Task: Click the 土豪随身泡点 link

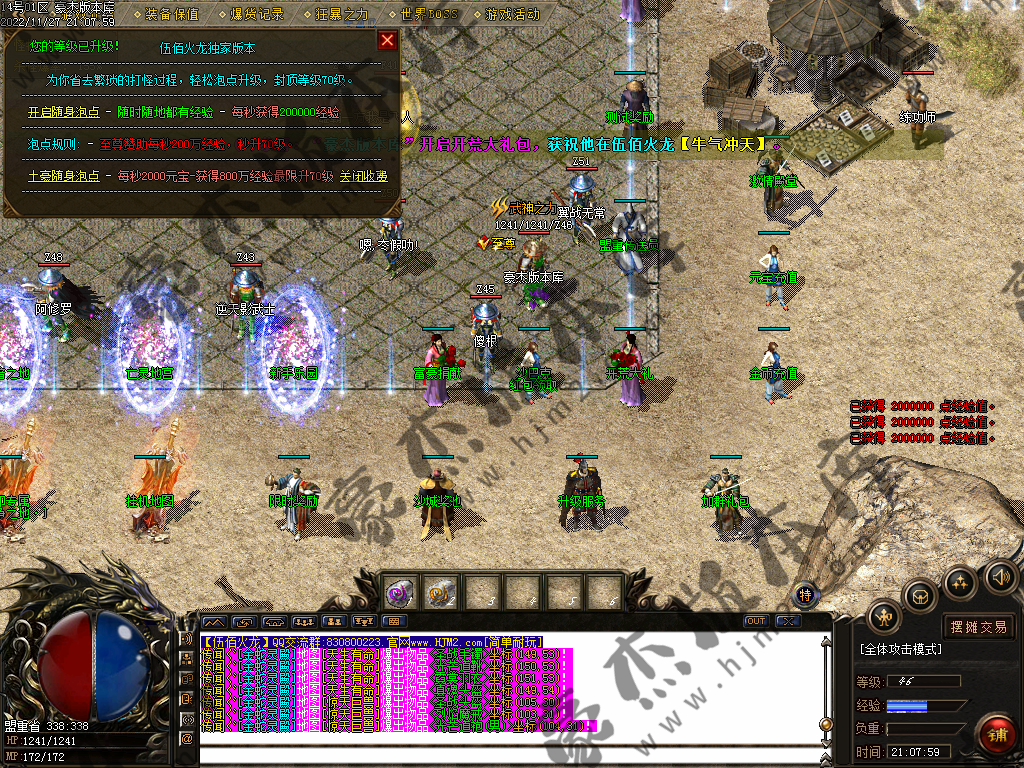Action: coord(63,176)
